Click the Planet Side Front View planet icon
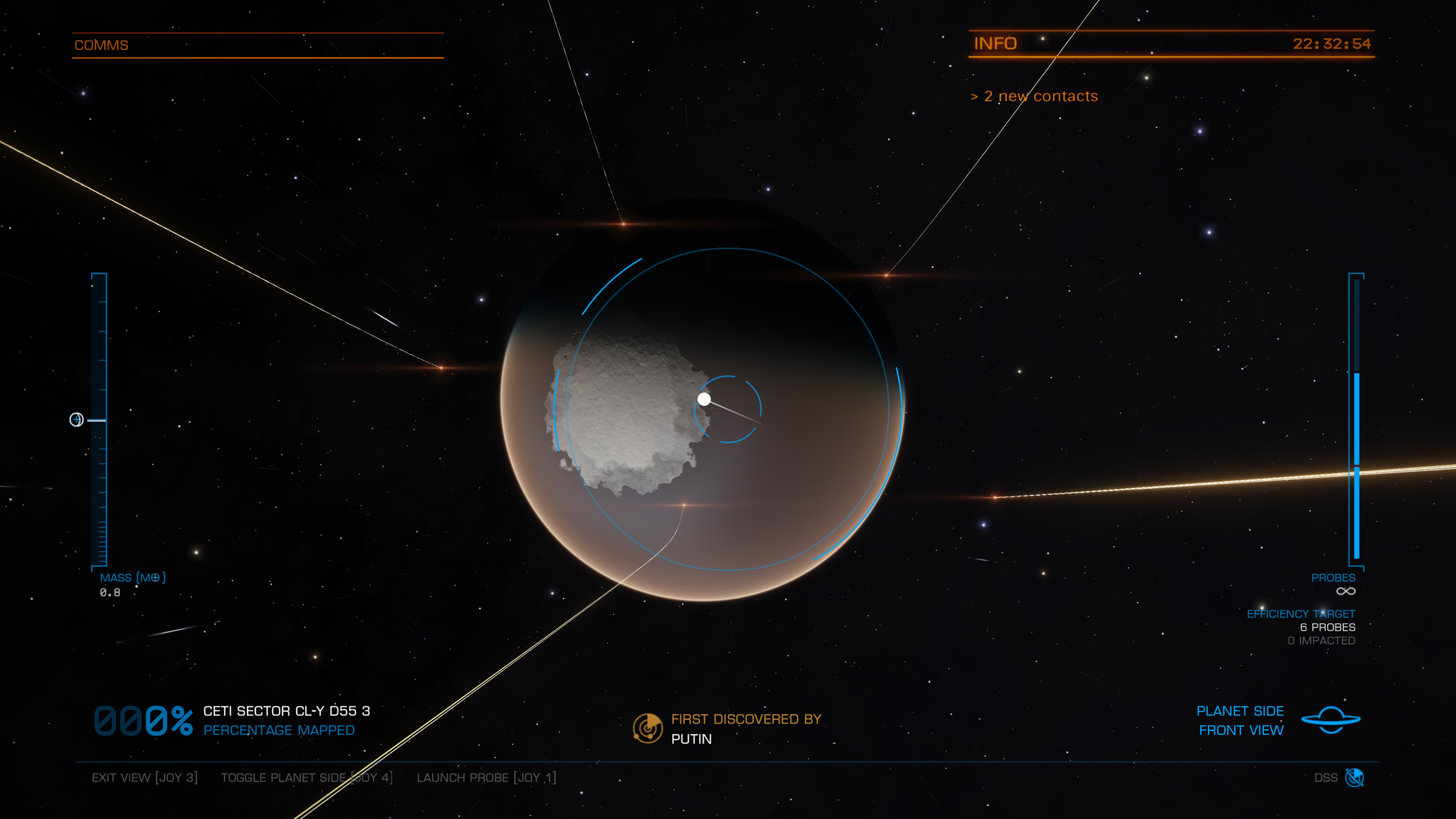This screenshot has height=819, width=1456. 1331,720
